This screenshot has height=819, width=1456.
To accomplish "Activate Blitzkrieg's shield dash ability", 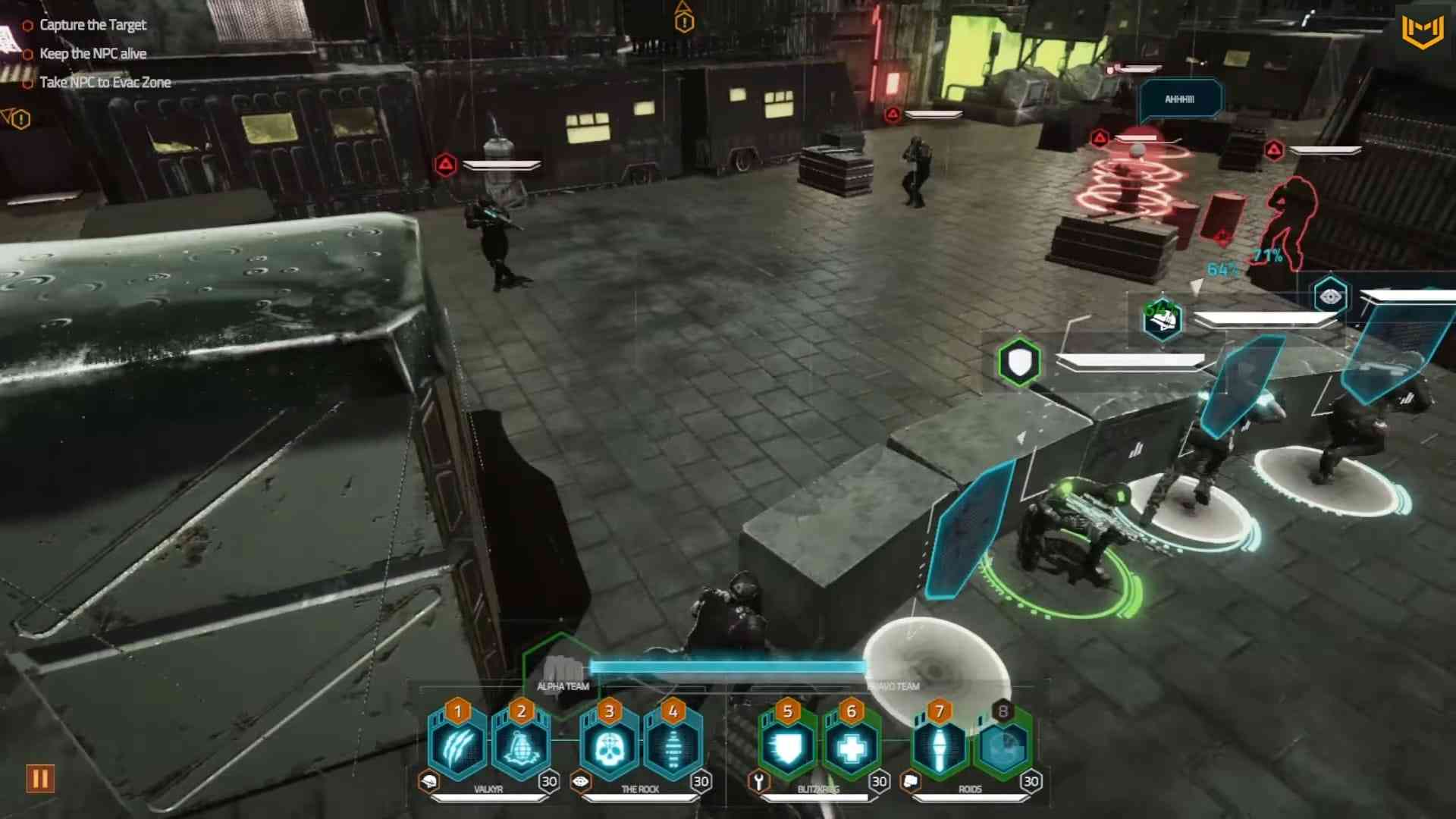I will click(x=787, y=748).
